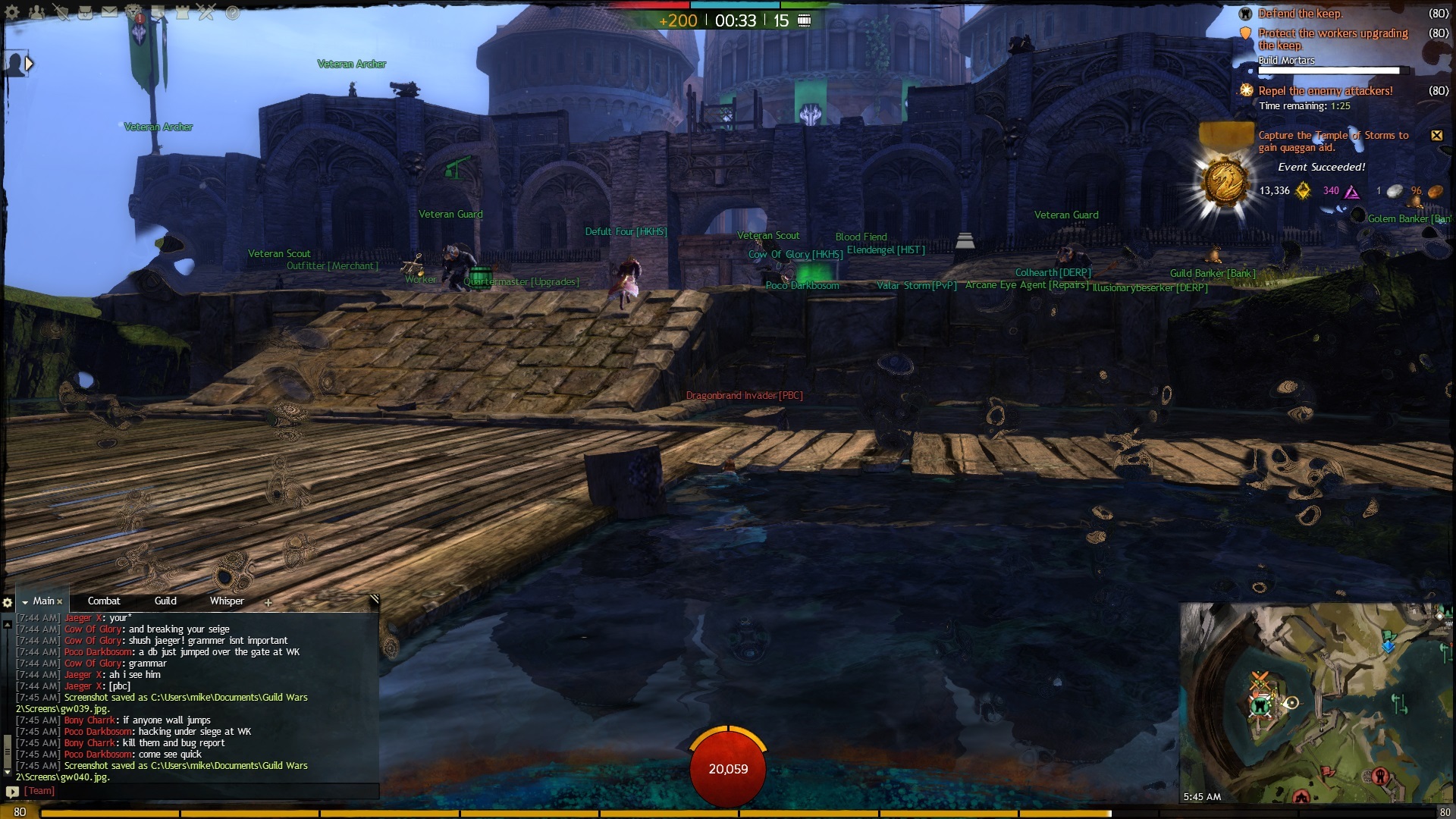The width and height of the screenshot is (1456, 819).
Task: Open the question mark Help icon
Action: [232, 12]
